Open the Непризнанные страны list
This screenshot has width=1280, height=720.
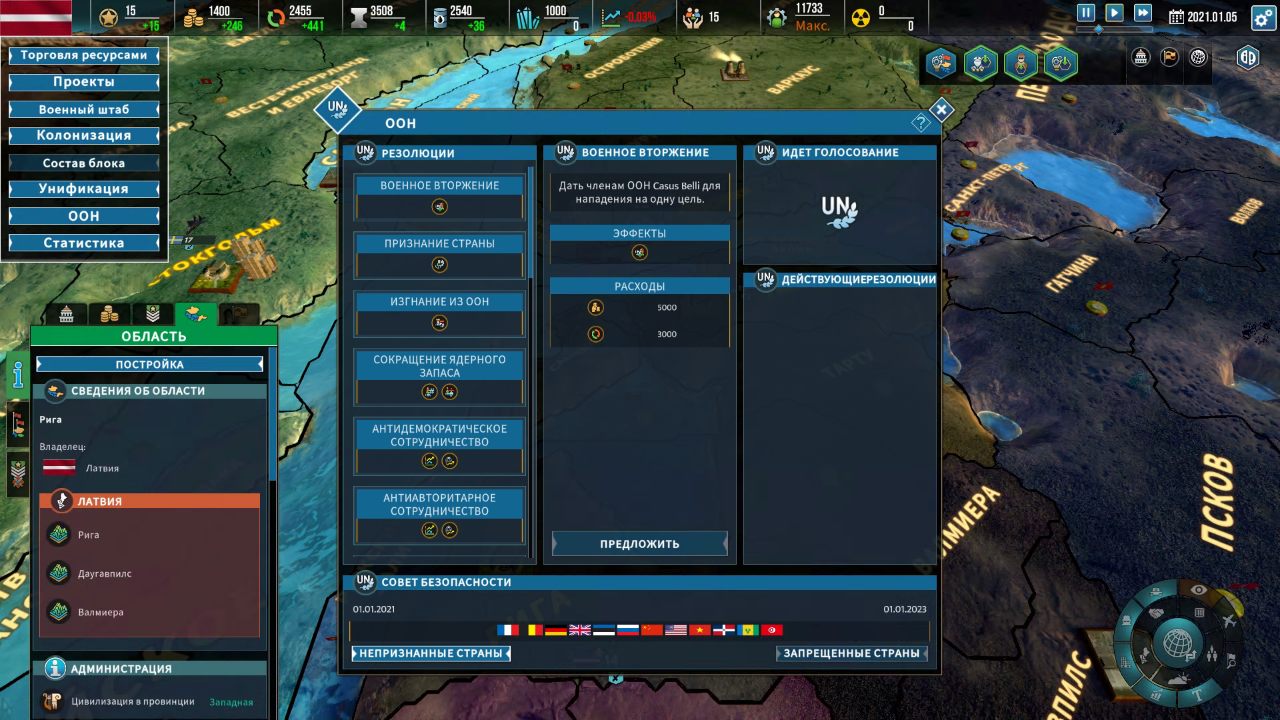click(x=431, y=653)
